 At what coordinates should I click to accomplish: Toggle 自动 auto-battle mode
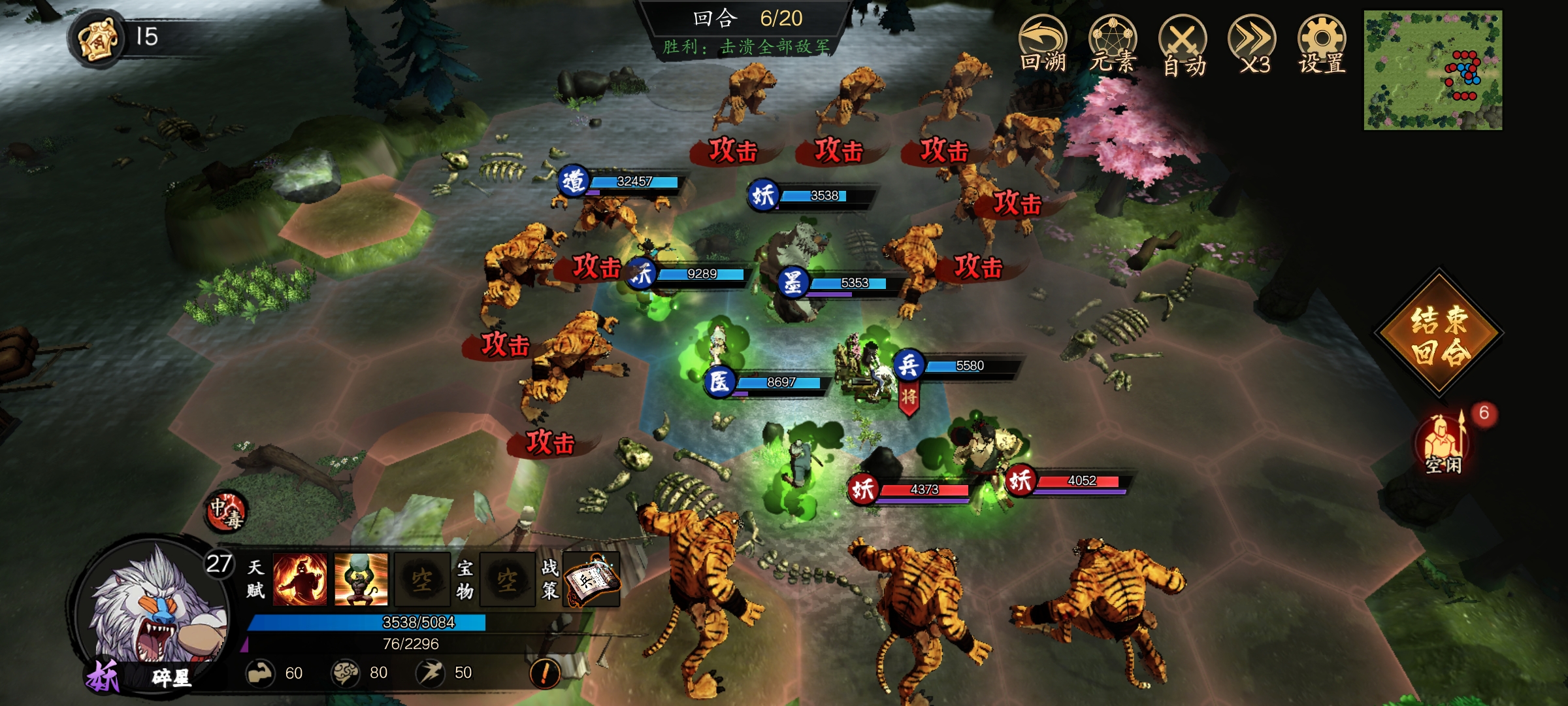click(1183, 44)
